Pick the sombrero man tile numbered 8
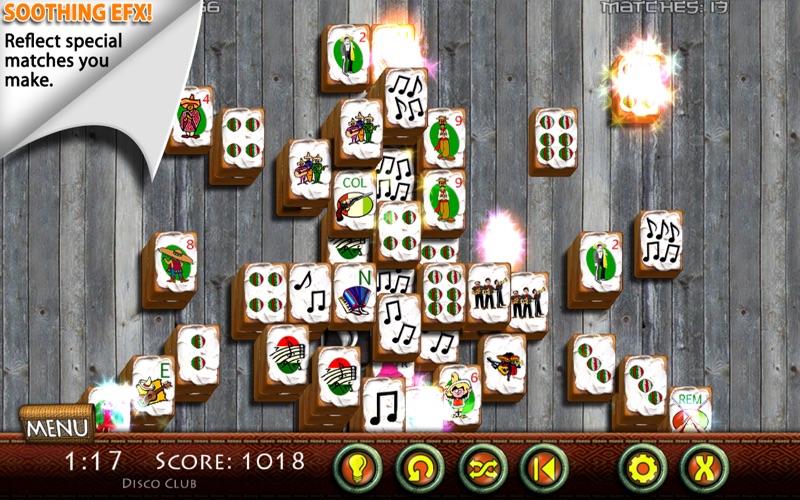 point(176,263)
